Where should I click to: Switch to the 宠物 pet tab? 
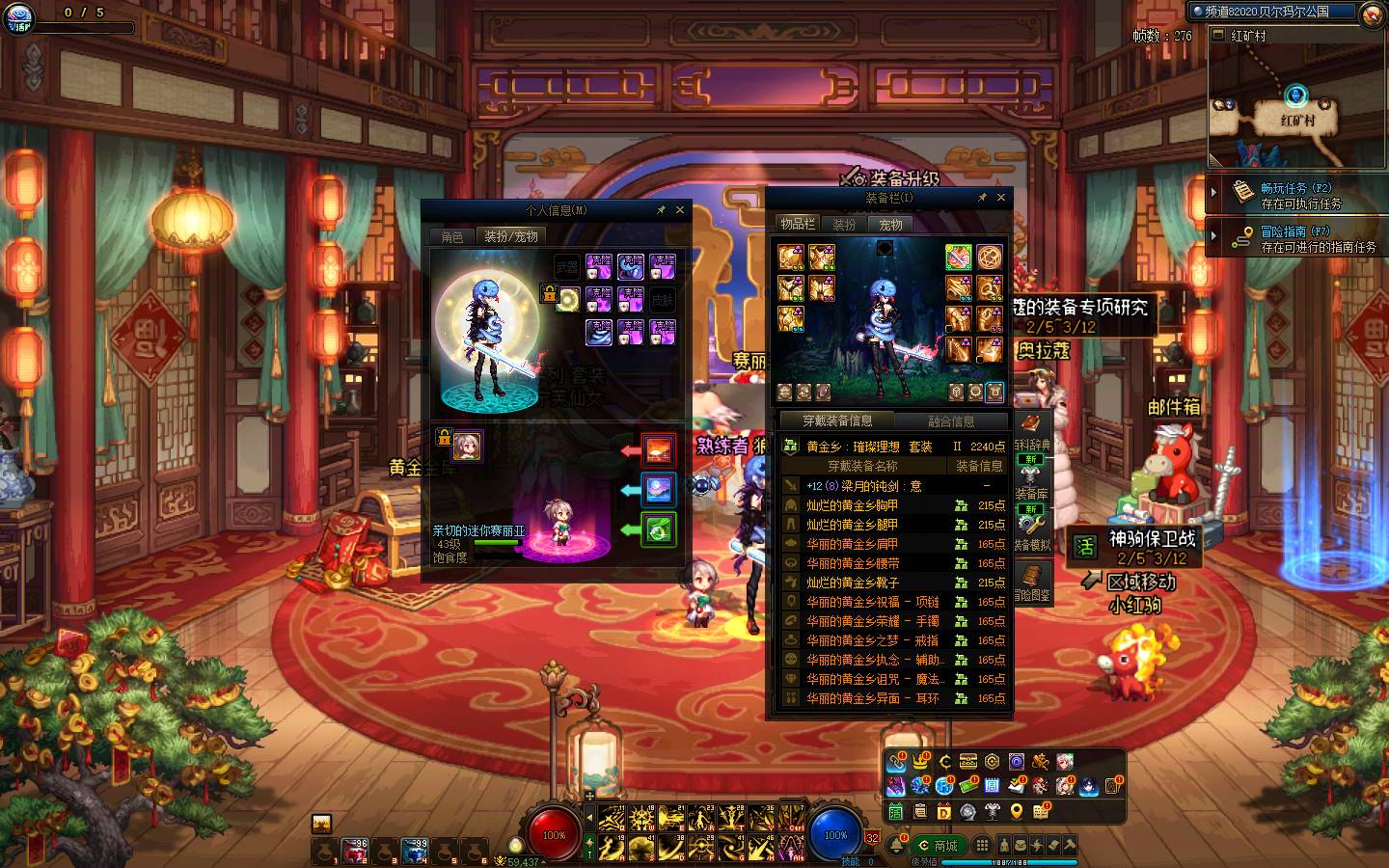[890, 224]
